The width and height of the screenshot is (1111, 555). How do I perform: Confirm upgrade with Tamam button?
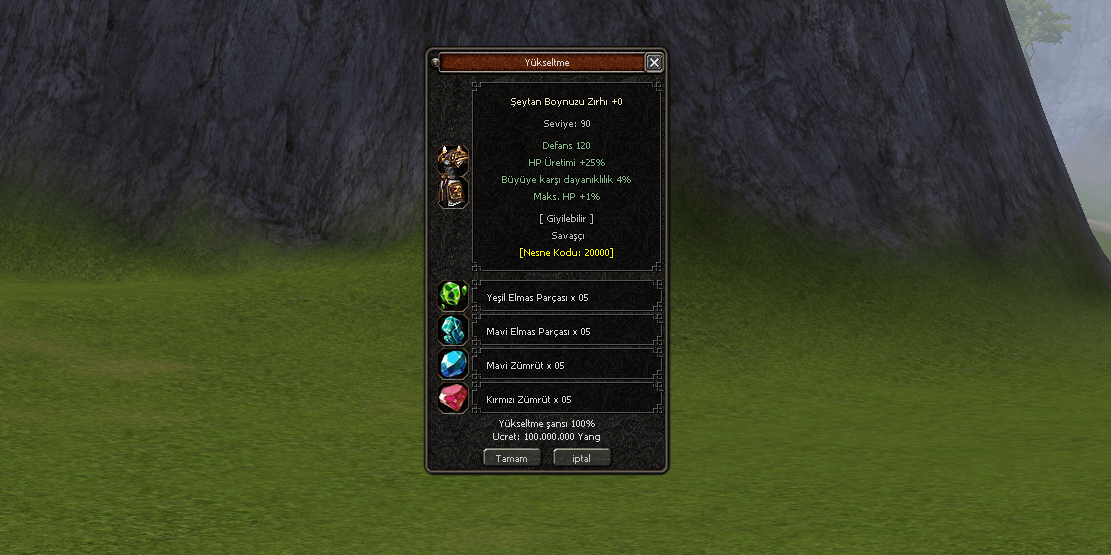tap(512, 458)
